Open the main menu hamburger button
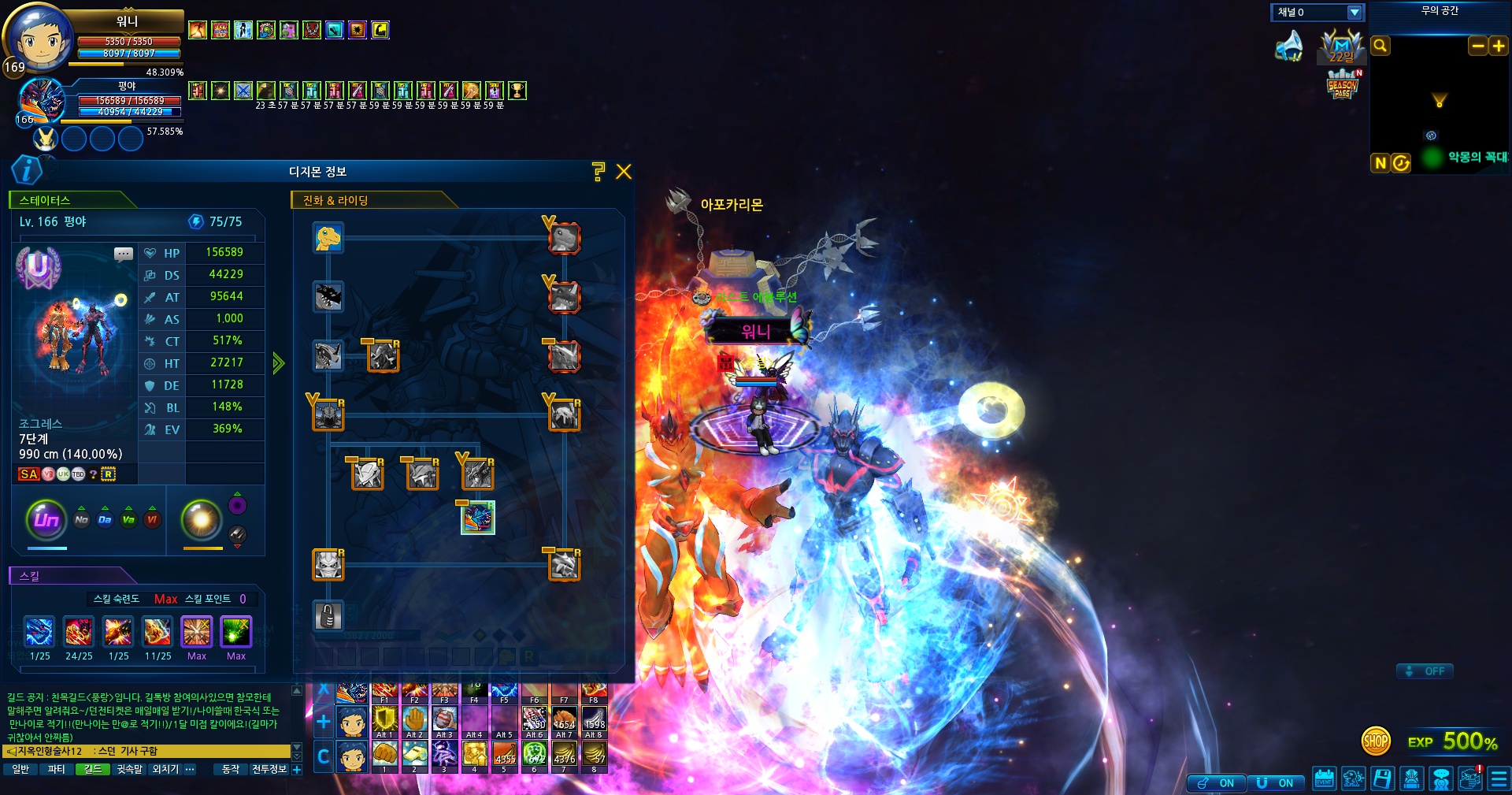 (1499, 778)
